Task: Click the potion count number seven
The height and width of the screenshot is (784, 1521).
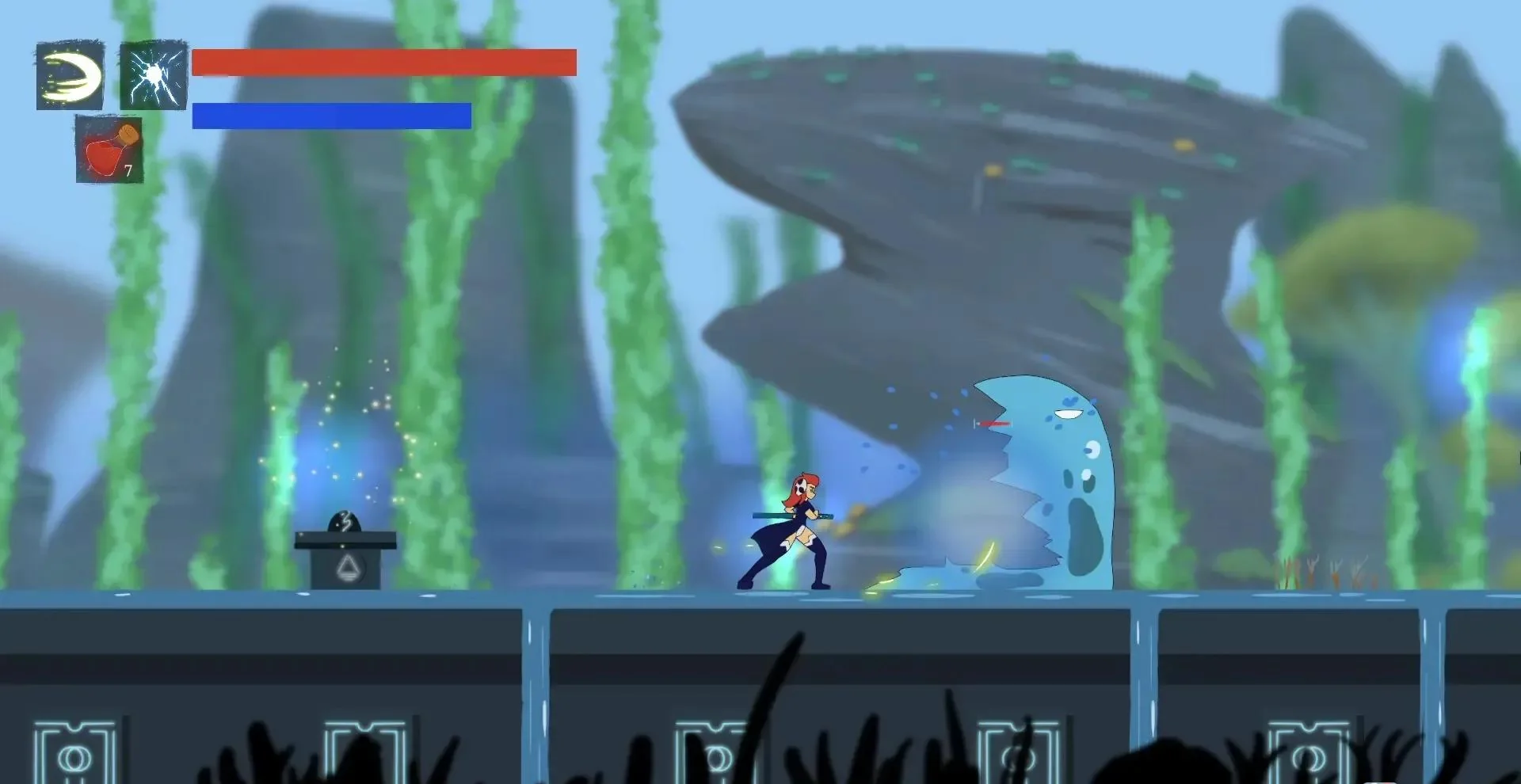Action: [x=129, y=170]
